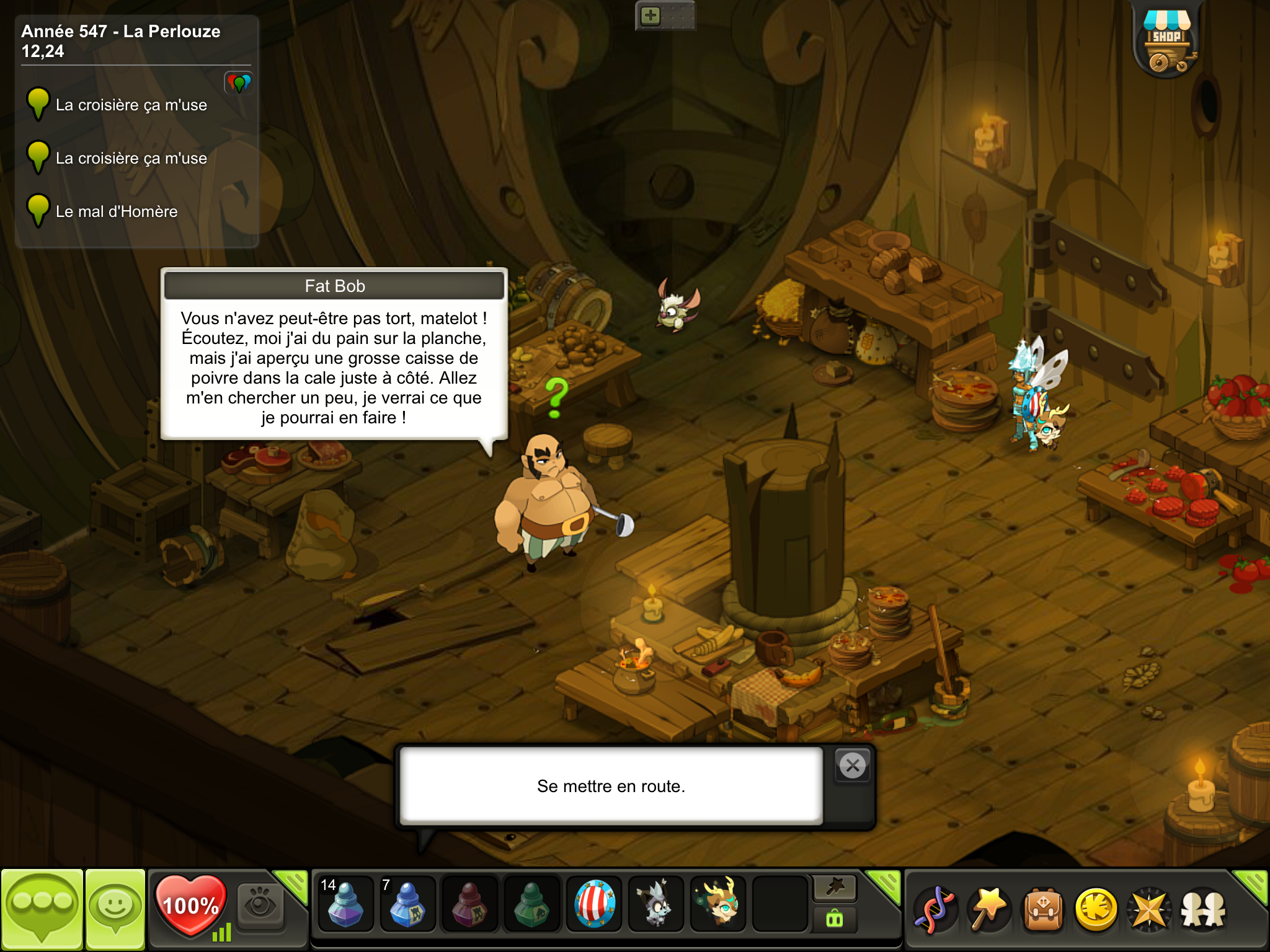Use the green potion slot
Screen dimensions: 1270x952
coord(531,904)
